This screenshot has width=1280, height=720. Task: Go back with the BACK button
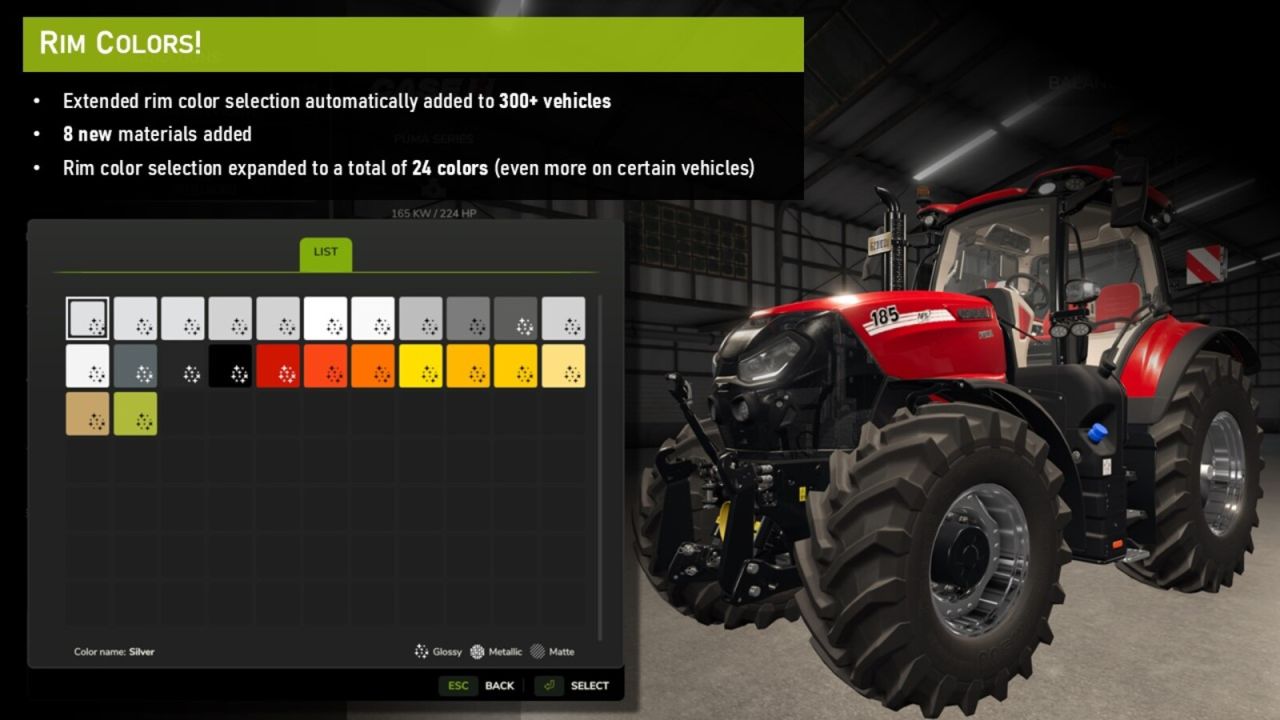[x=498, y=686]
